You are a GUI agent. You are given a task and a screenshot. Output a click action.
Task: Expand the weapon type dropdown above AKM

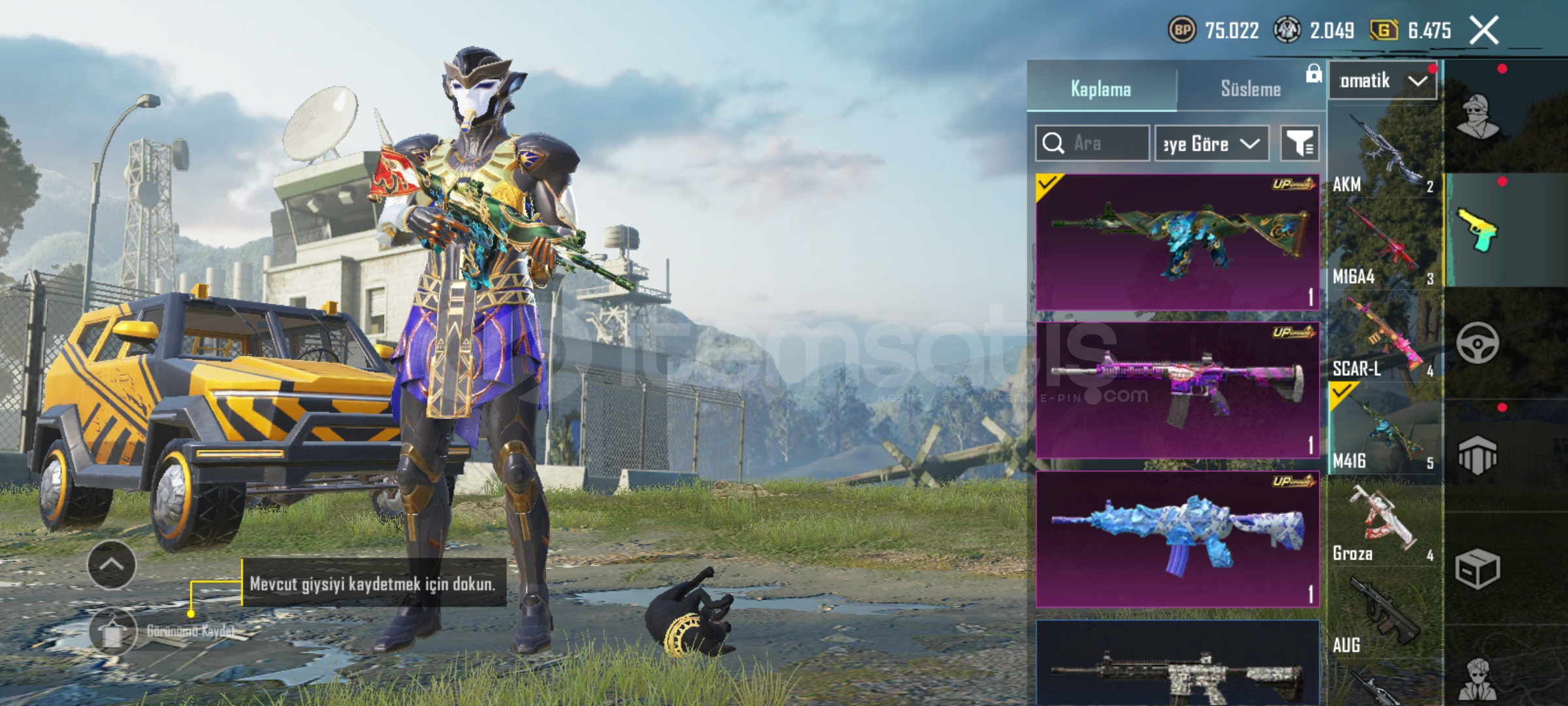coord(1382,81)
